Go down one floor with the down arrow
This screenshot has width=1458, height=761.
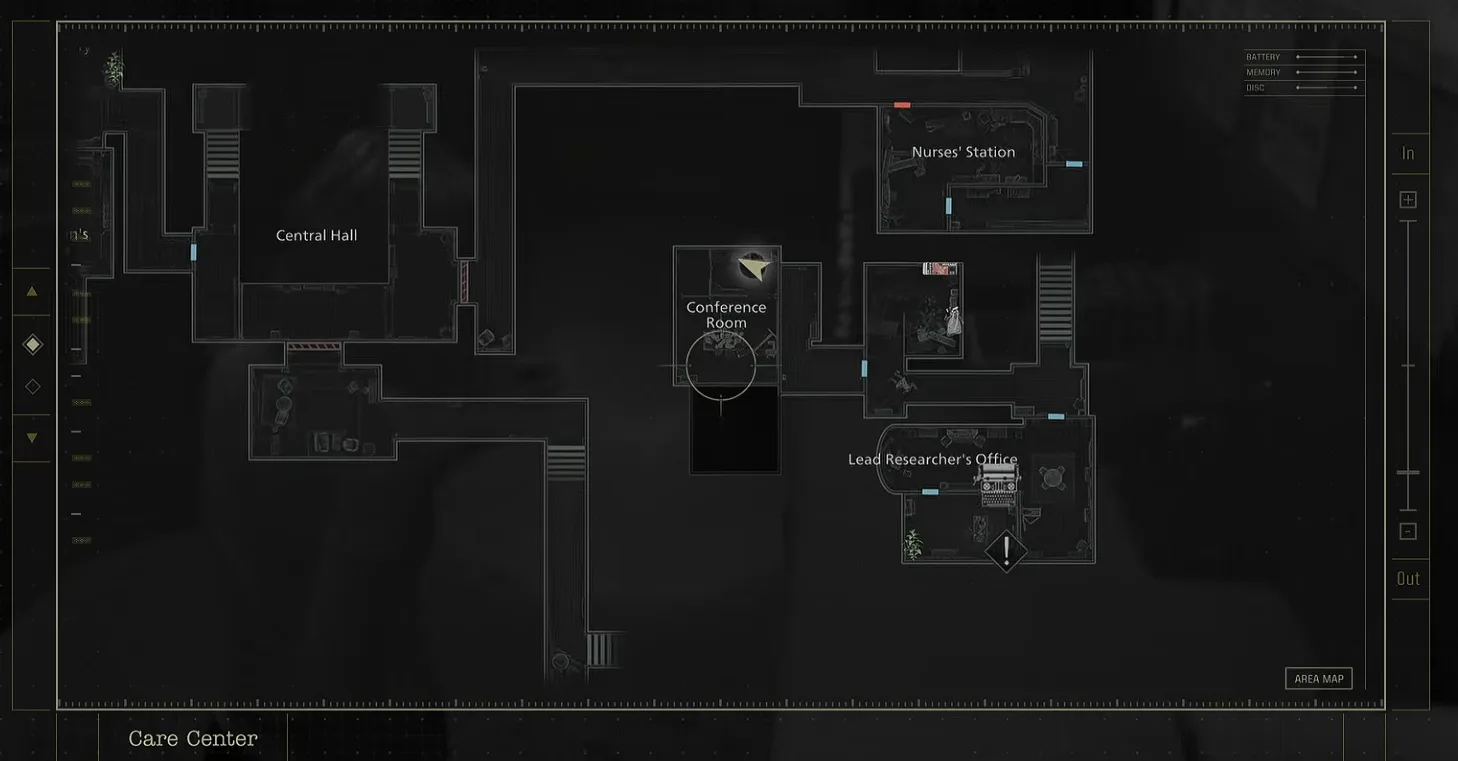[x=32, y=438]
